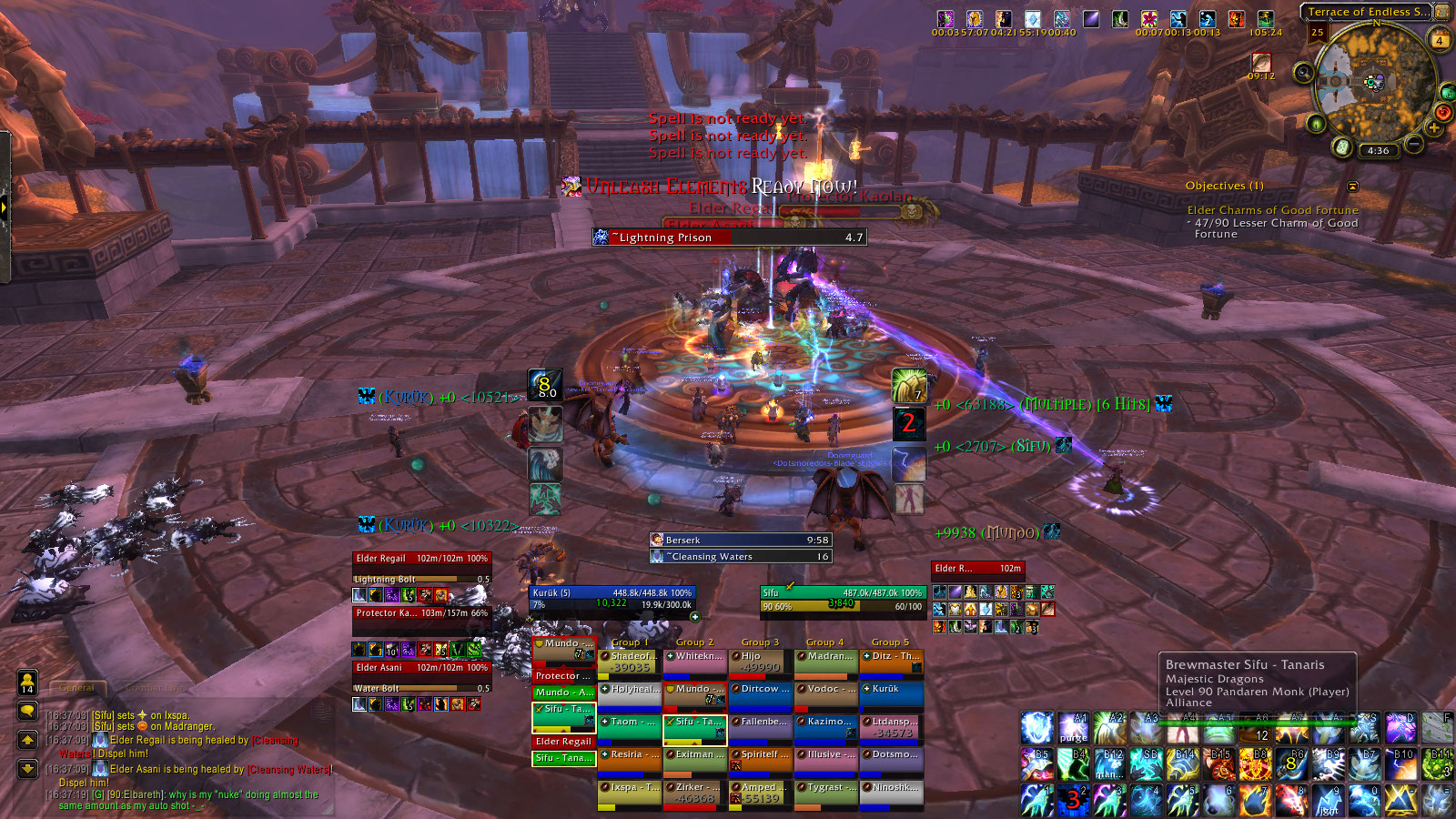Activate the ability bound to key 9 labeled light
Viewport: 1456px width, 819px height.
tap(1328, 800)
